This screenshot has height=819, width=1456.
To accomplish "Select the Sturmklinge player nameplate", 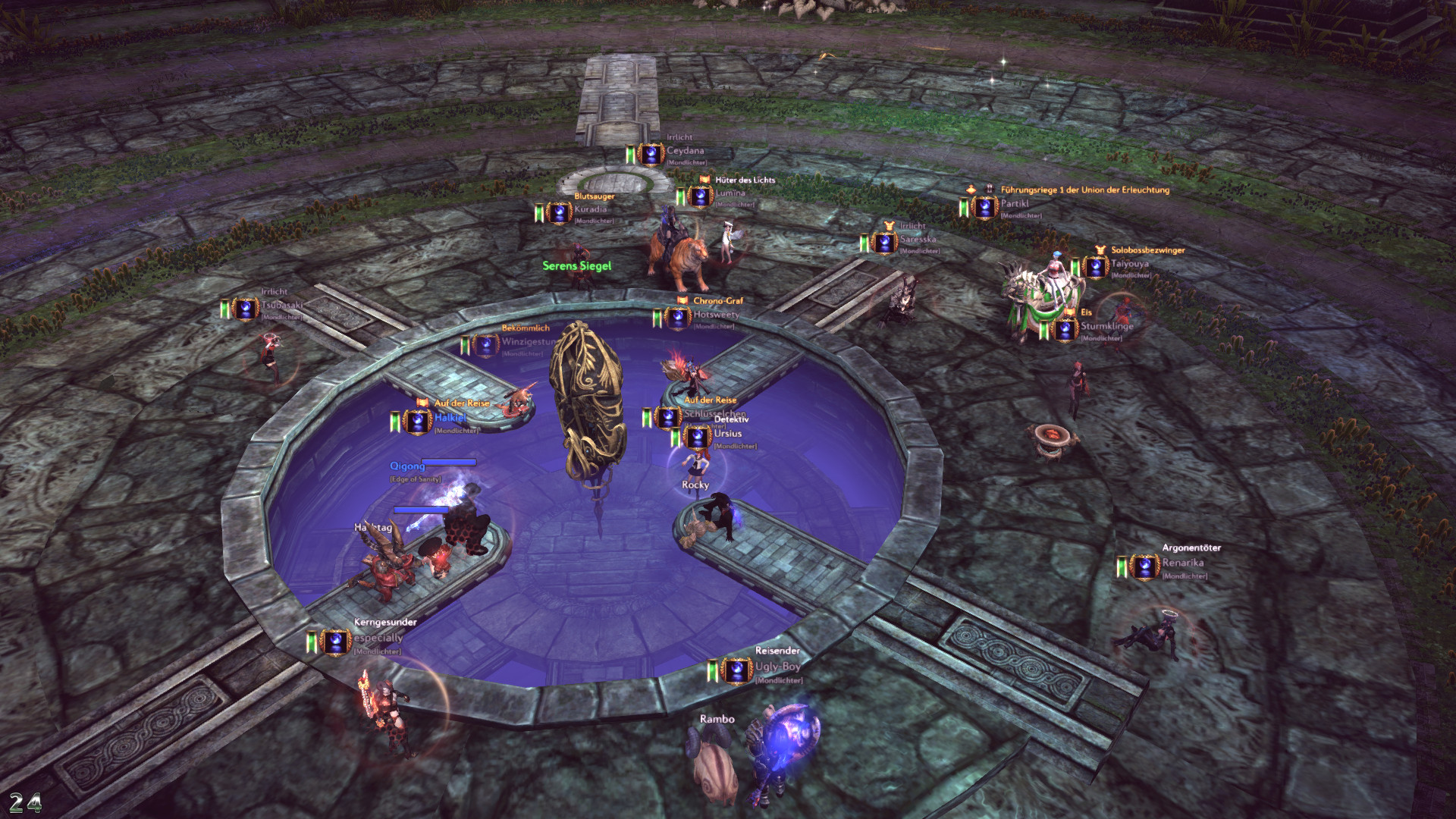I will pos(1106,326).
